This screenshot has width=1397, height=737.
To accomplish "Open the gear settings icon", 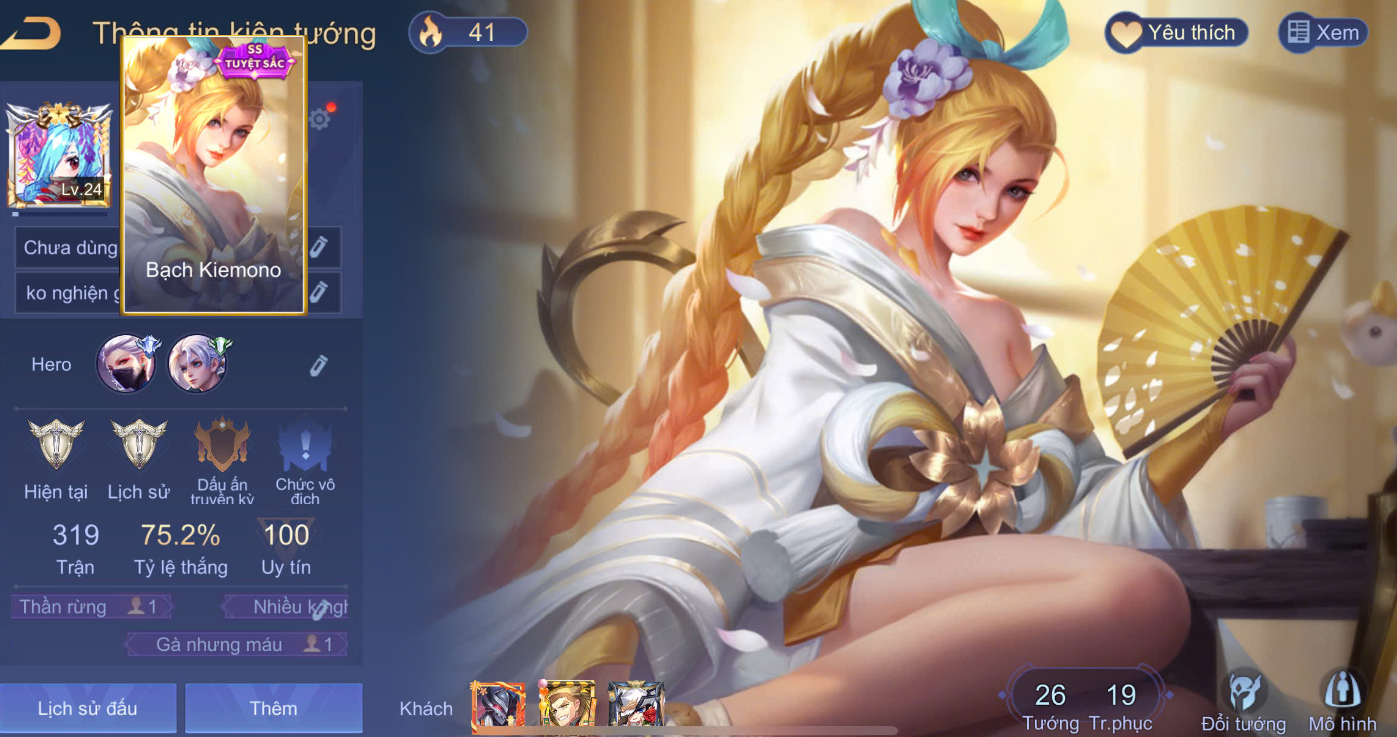I will [319, 120].
